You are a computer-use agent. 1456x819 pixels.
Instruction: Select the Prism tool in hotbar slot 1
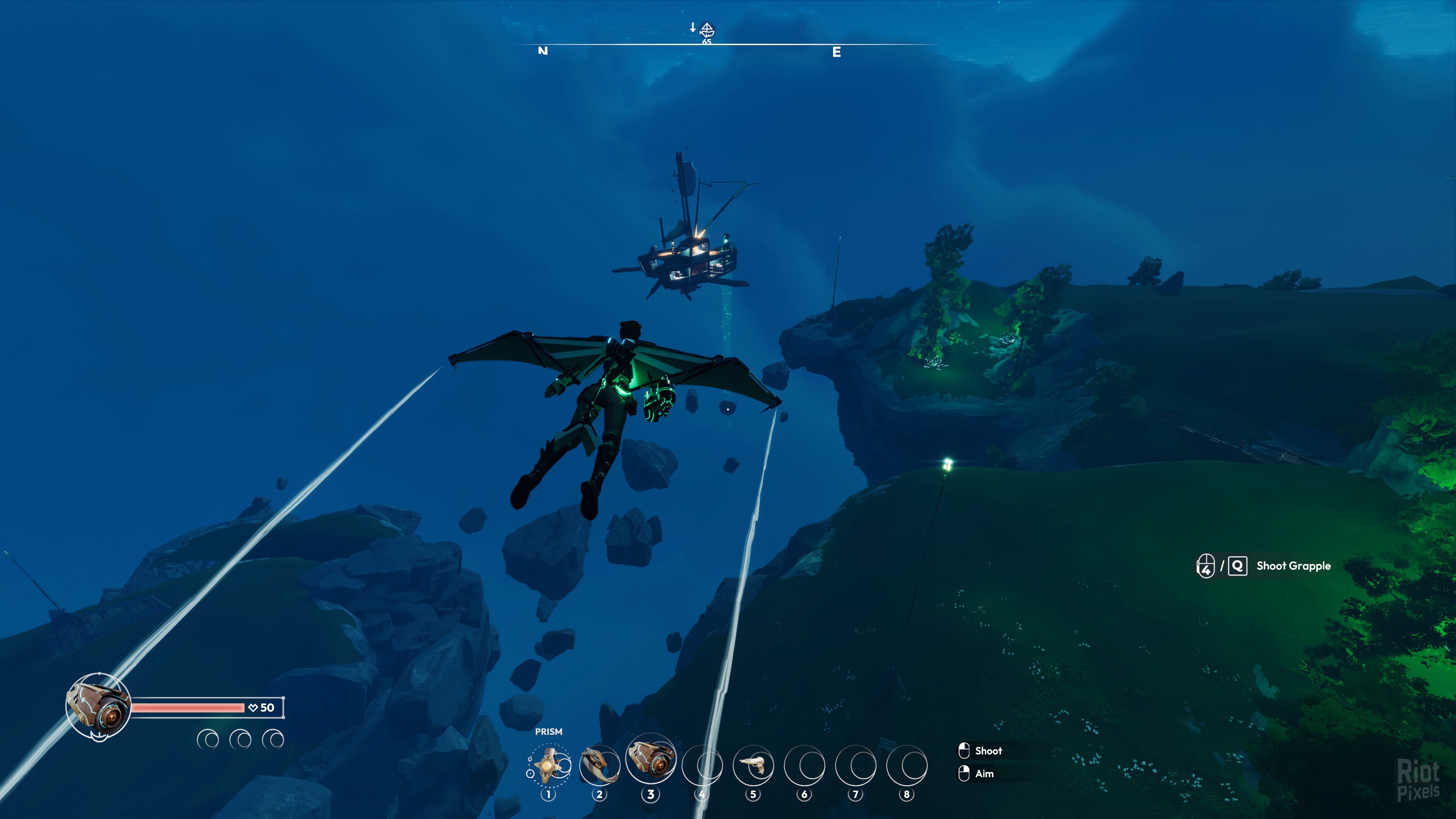coord(549,765)
